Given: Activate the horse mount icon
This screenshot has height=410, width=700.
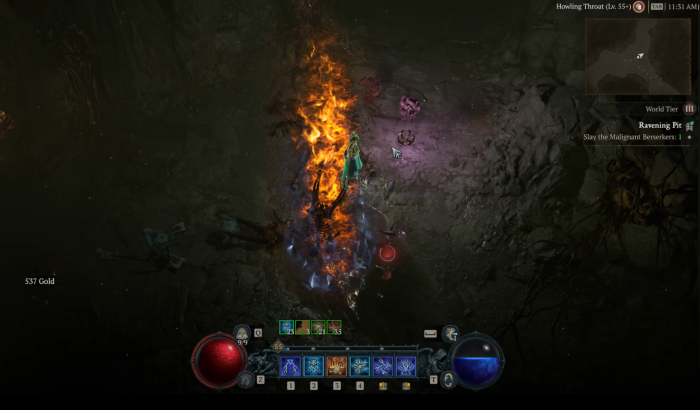Looking at the screenshot, I should point(245,378).
